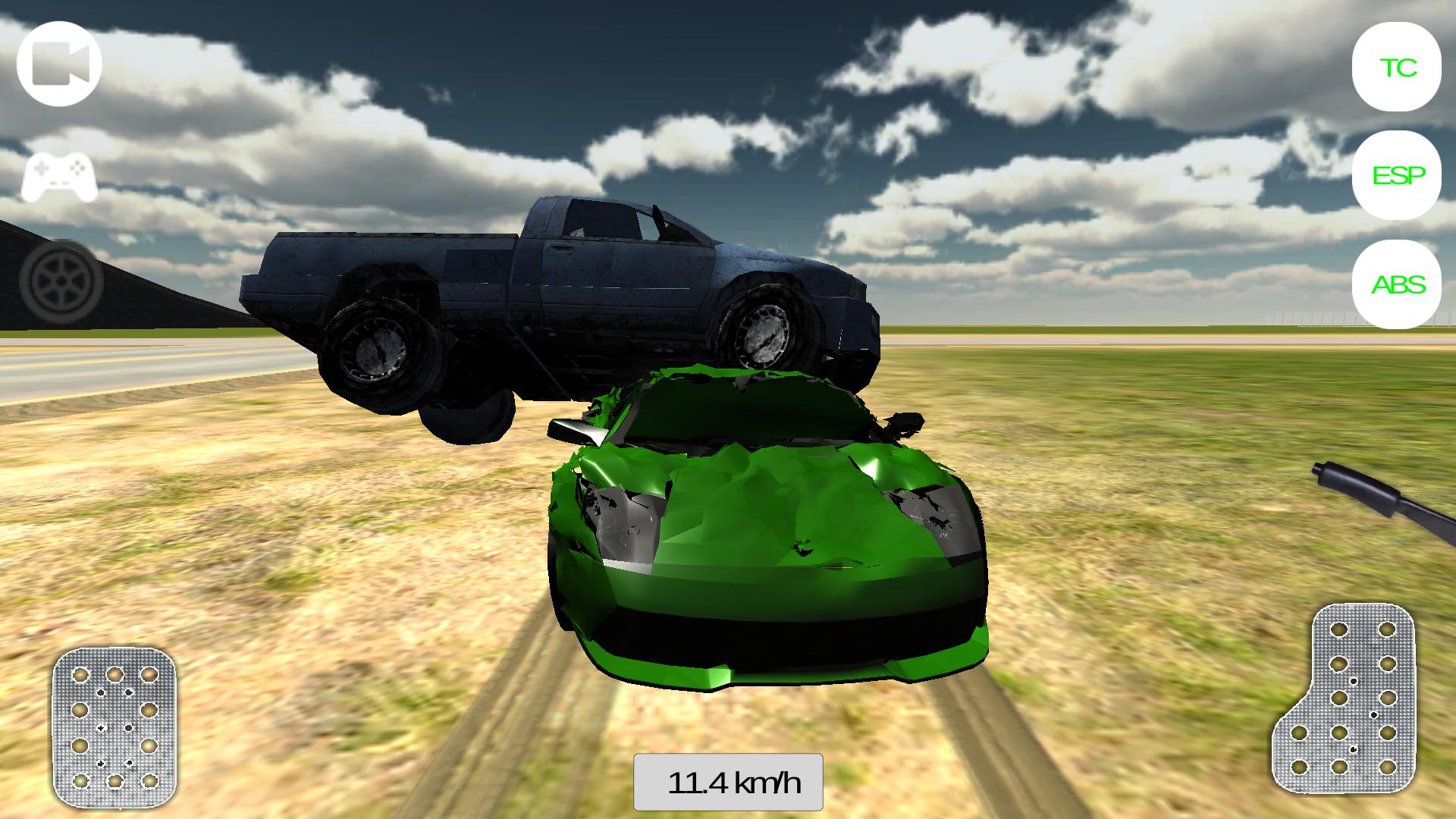Toggle the TC traction control button
The height and width of the screenshot is (819, 1456).
[x=1396, y=68]
